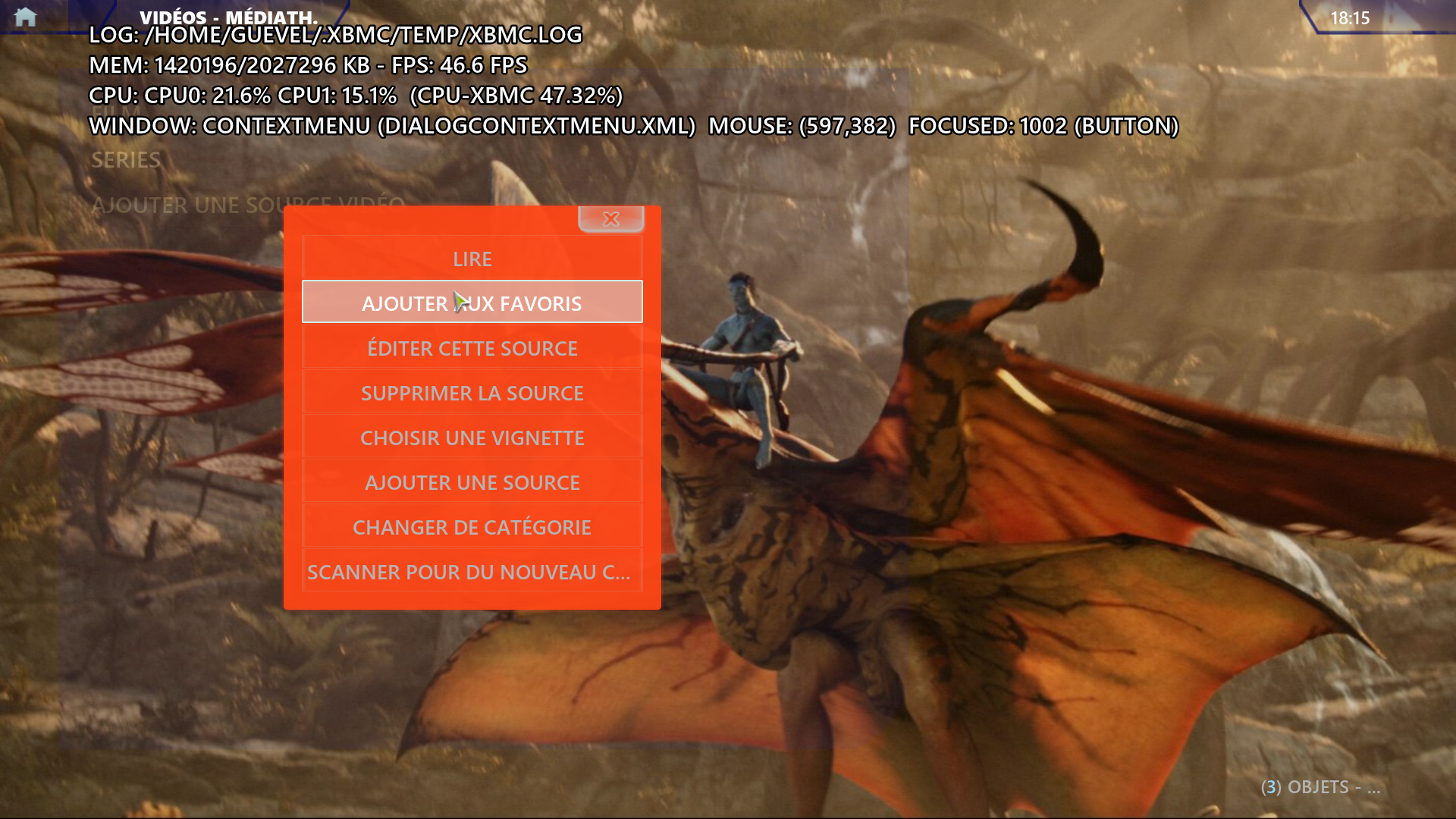Select the Series list entry
This screenshot has width=1456, height=819.
(126, 160)
